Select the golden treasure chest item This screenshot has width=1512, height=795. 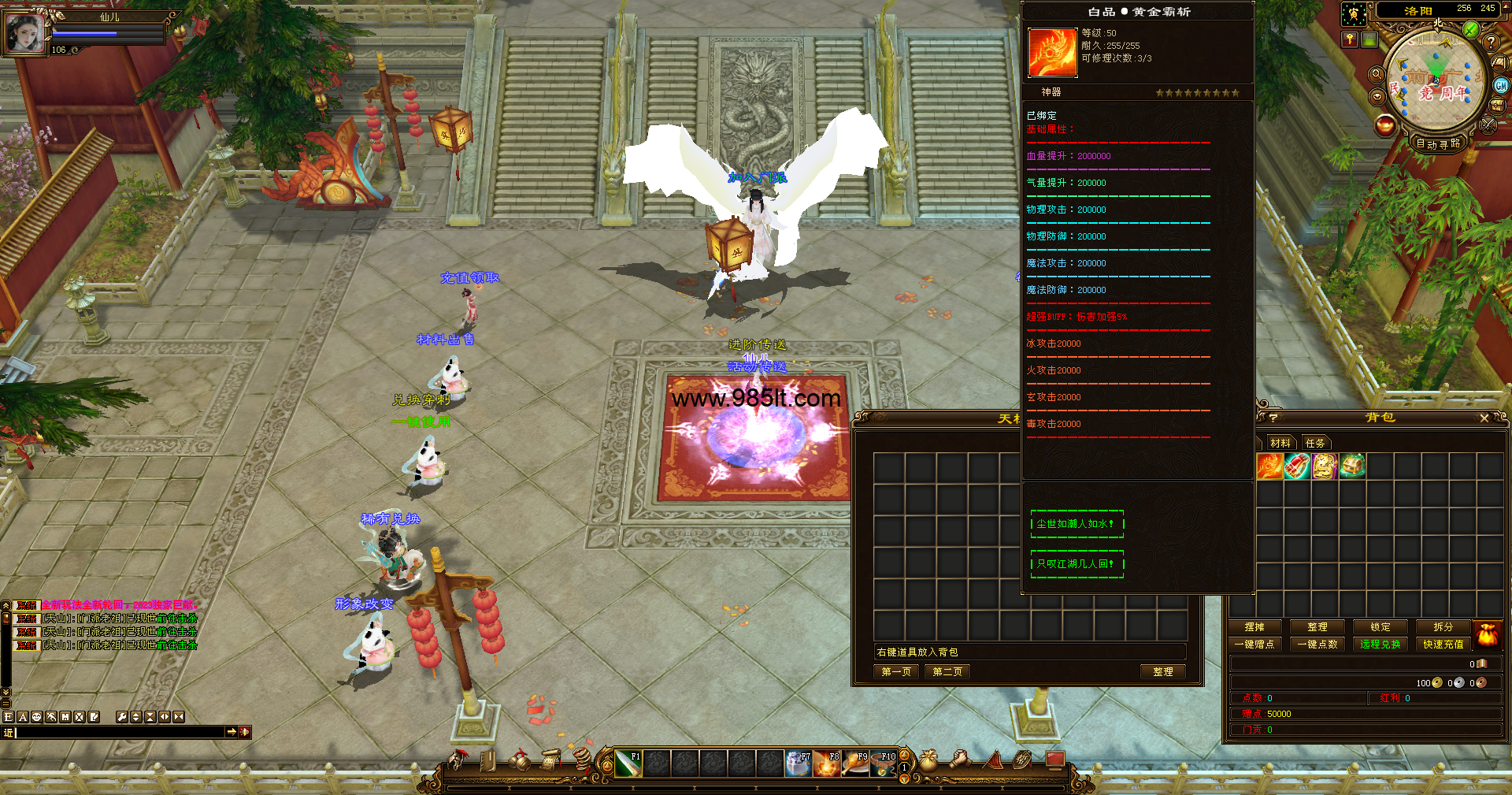coord(1352,466)
